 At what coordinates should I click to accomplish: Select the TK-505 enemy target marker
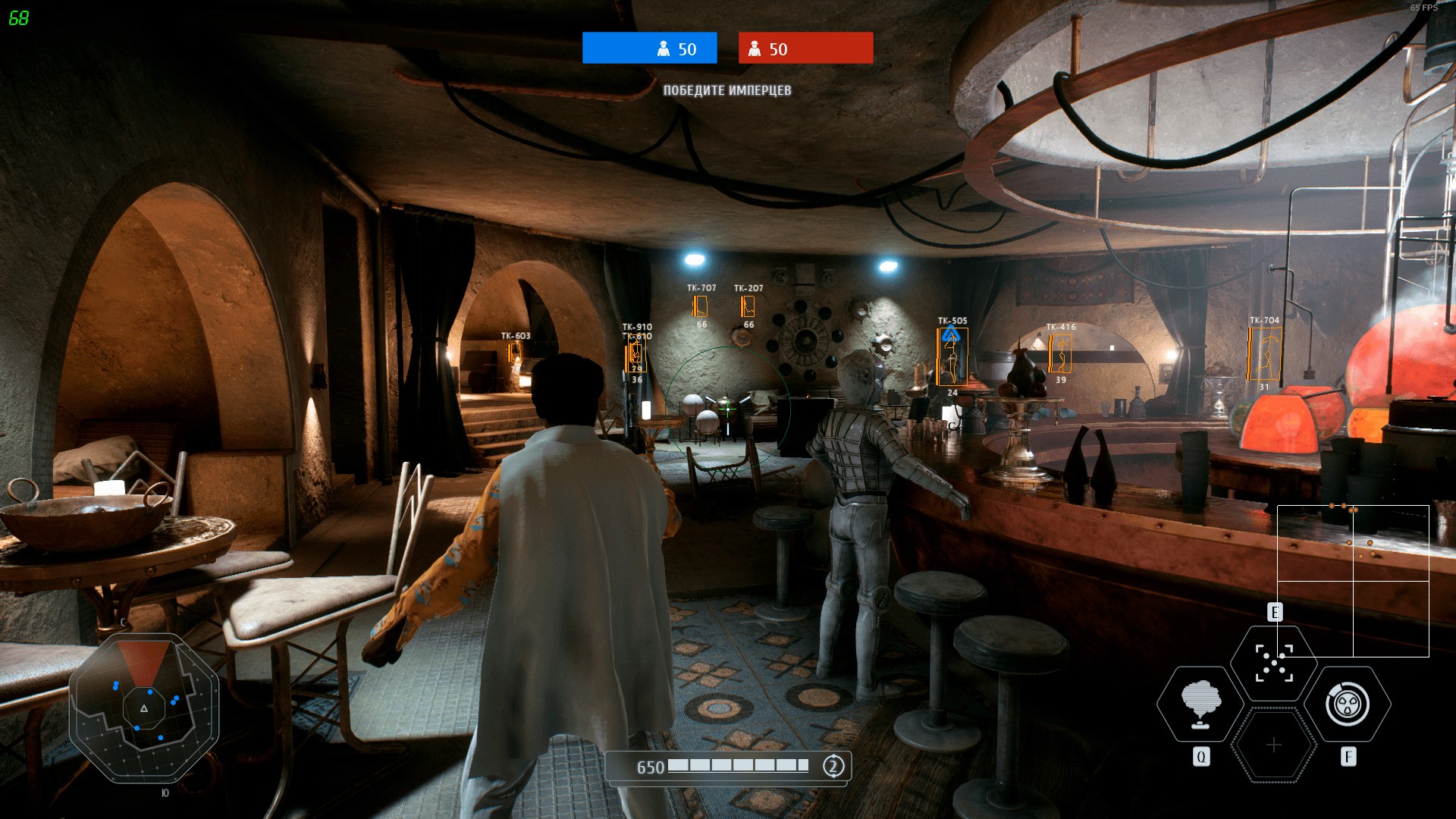(952, 356)
